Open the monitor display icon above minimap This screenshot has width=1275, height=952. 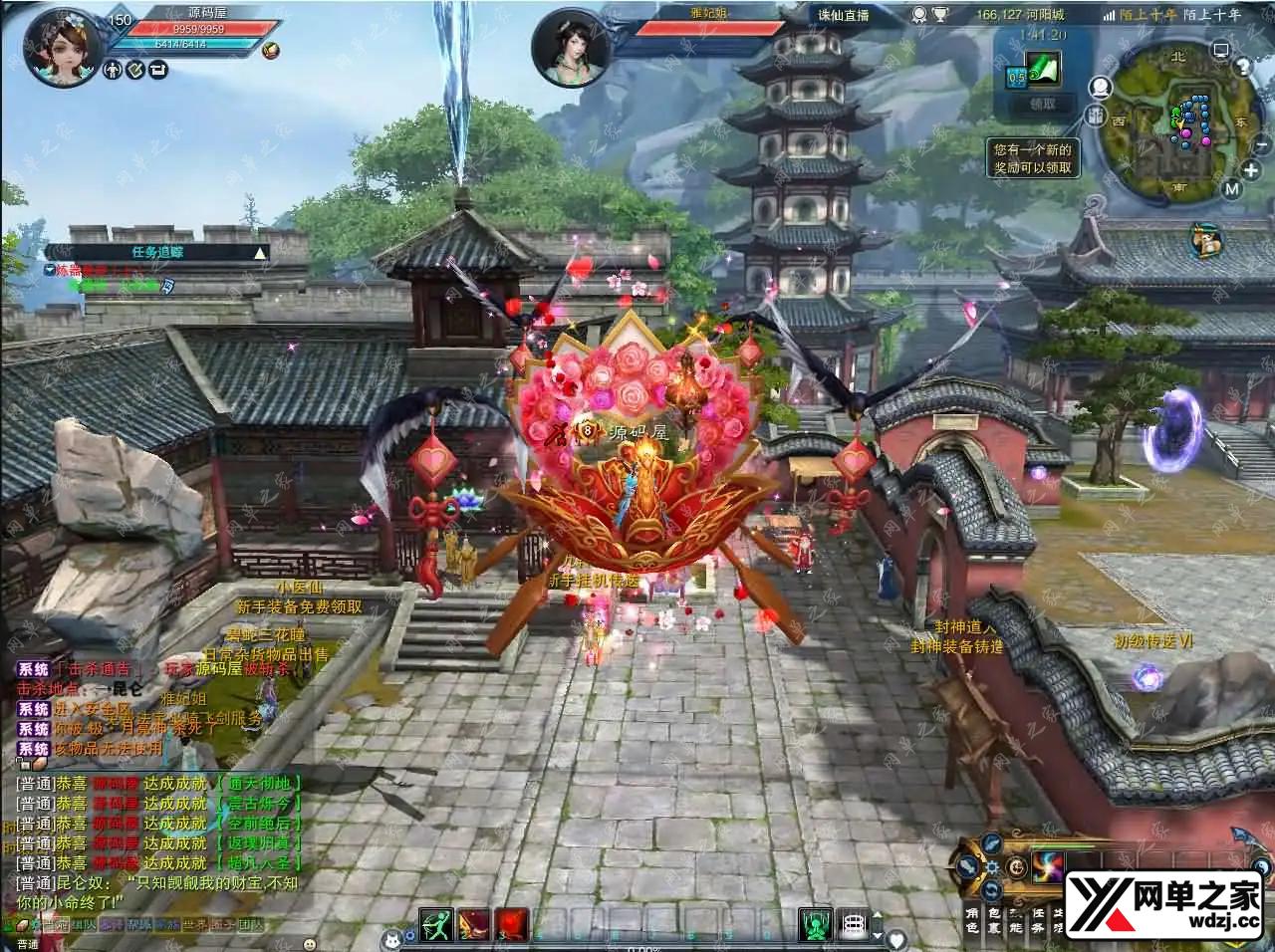pos(1220,50)
